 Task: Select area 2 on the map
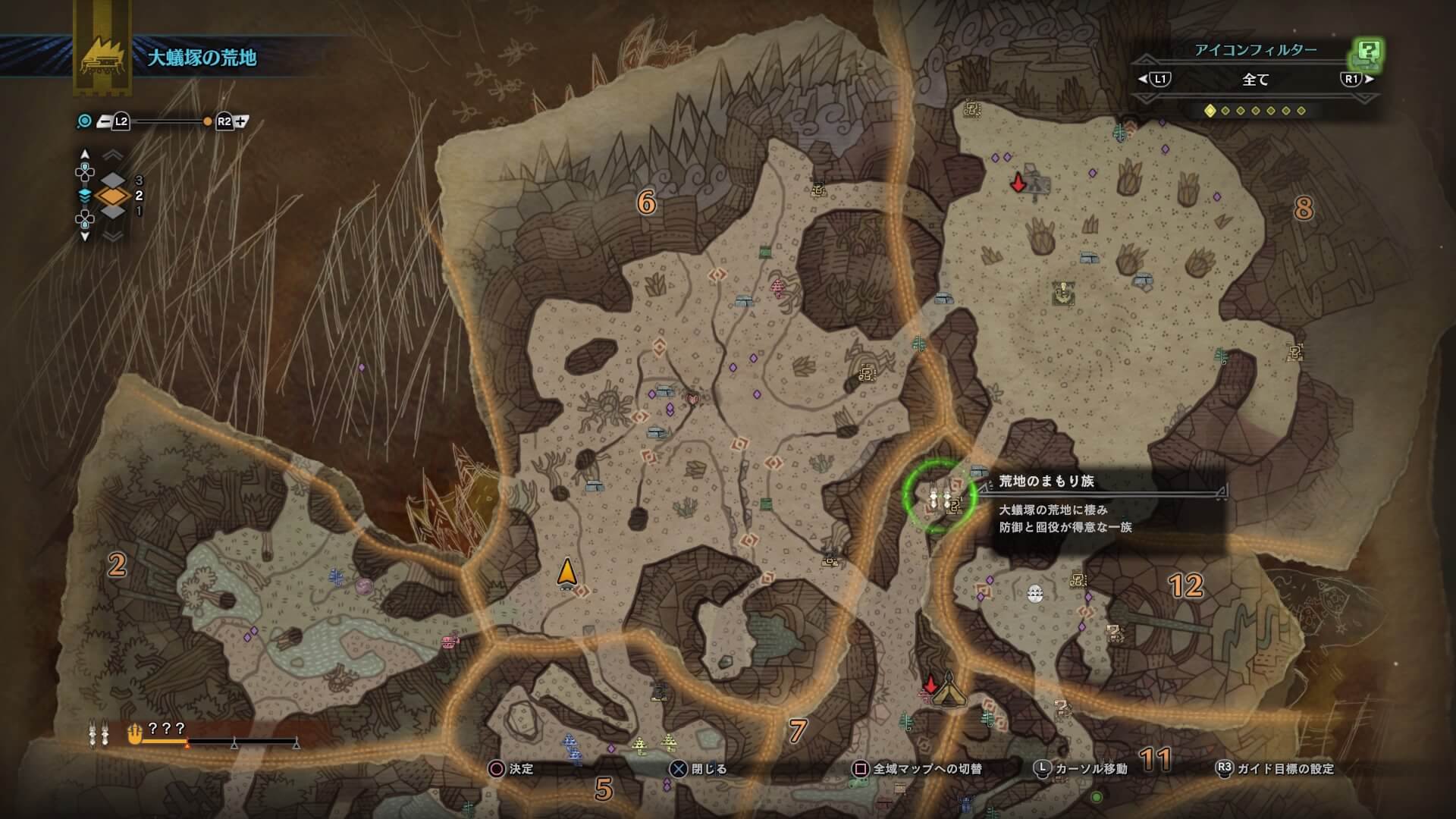(x=116, y=565)
